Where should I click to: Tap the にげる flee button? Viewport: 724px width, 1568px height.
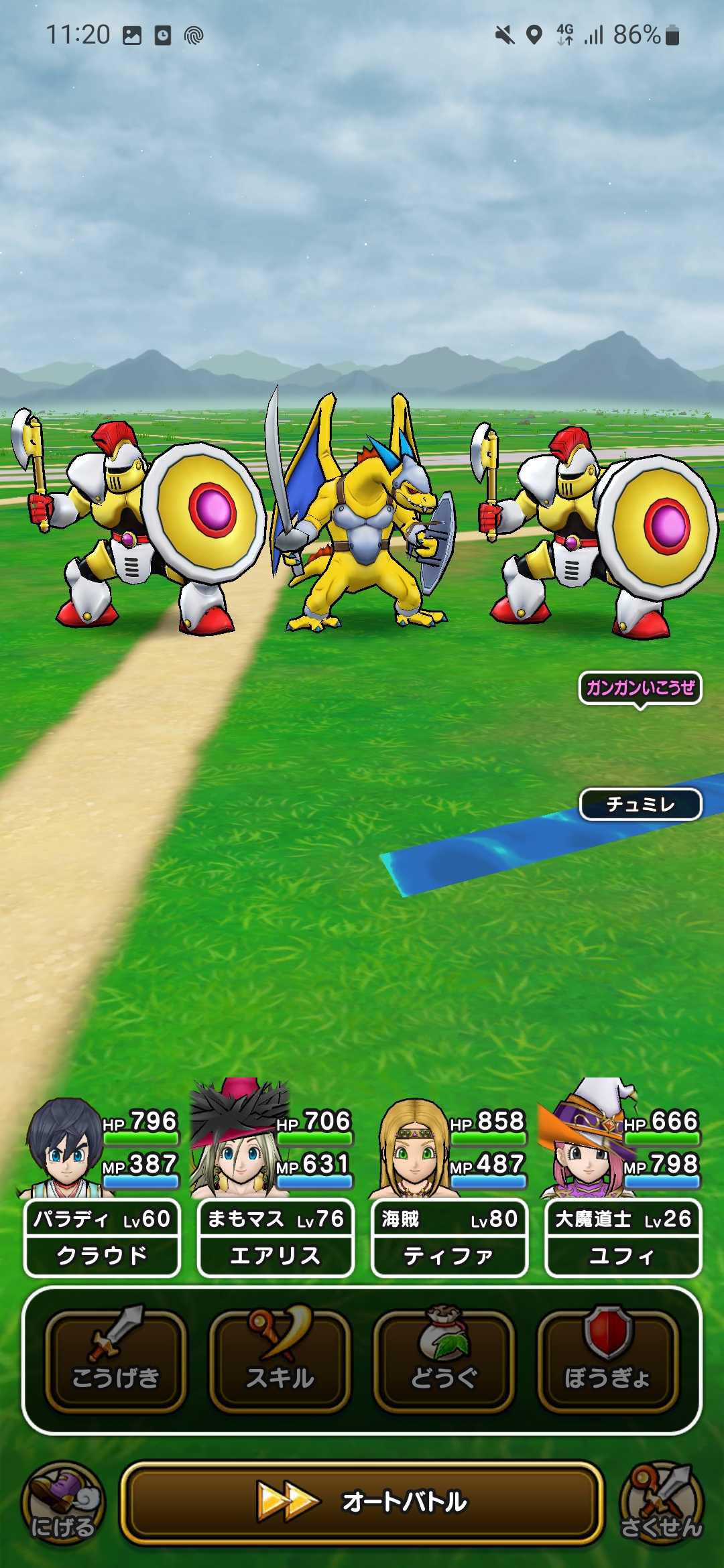pyautogui.click(x=63, y=1504)
